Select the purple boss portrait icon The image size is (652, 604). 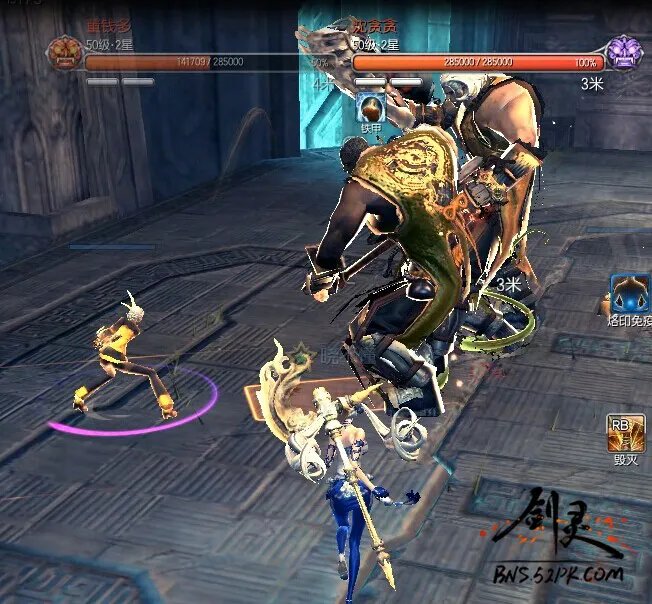(624, 51)
